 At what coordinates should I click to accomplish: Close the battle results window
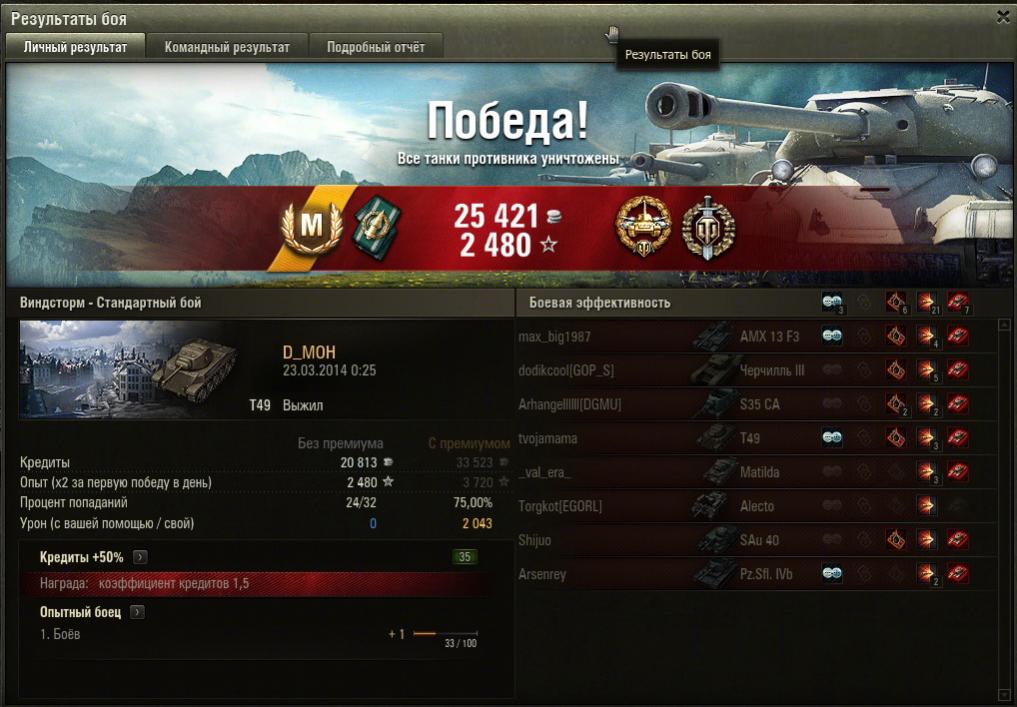click(x=1003, y=17)
